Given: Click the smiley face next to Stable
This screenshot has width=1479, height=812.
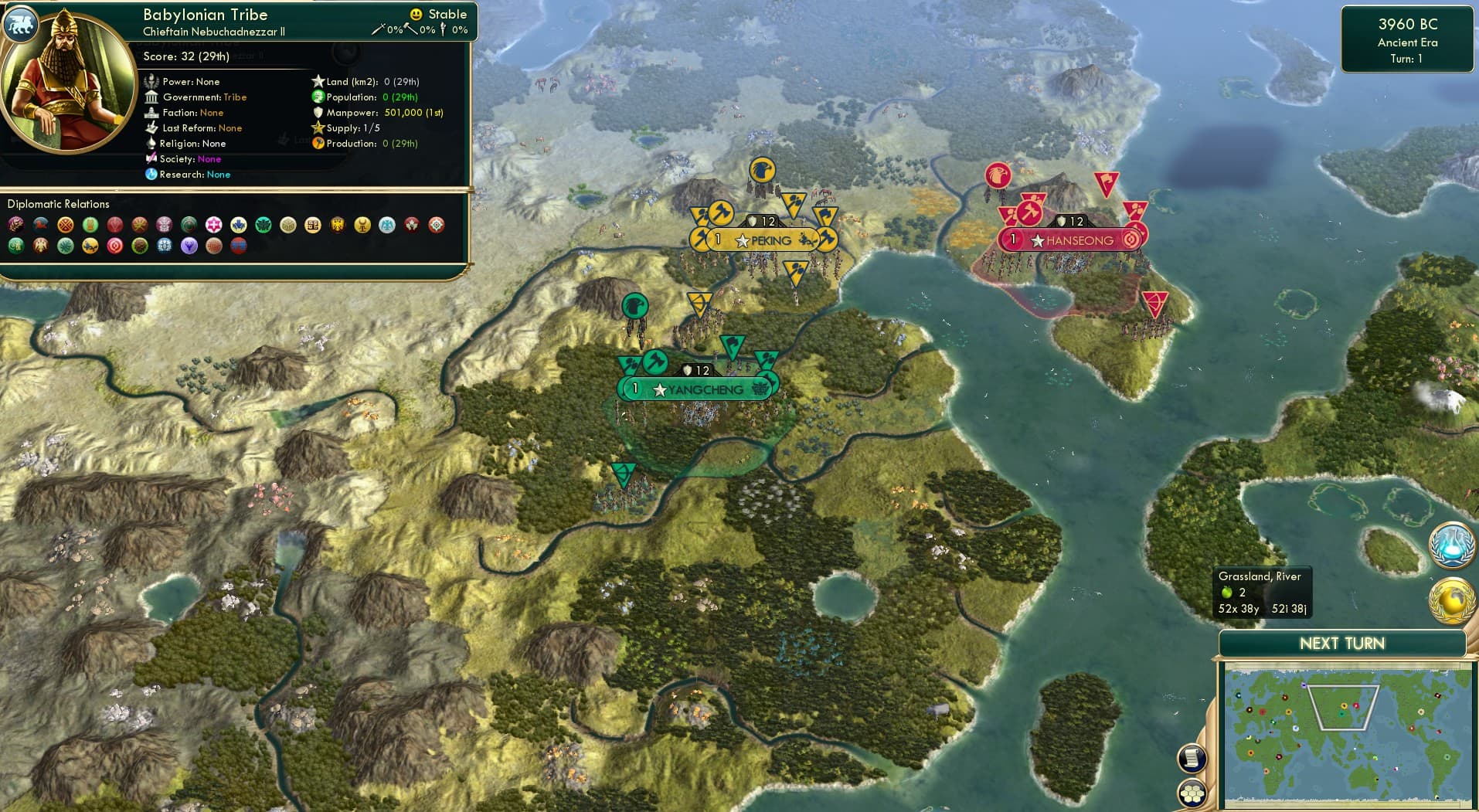Looking at the screenshot, I should click(416, 13).
